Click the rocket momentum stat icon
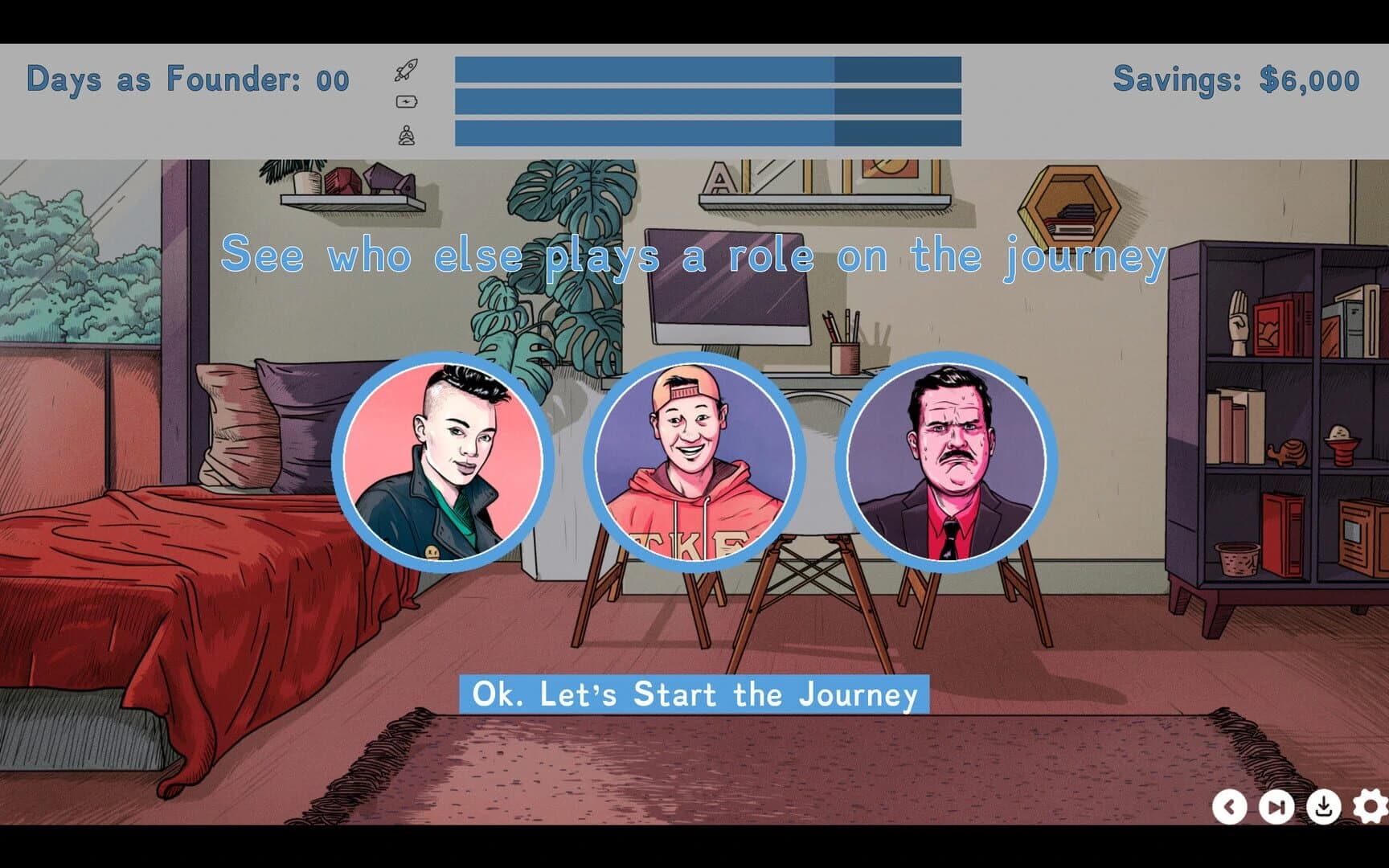 pos(407,68)
